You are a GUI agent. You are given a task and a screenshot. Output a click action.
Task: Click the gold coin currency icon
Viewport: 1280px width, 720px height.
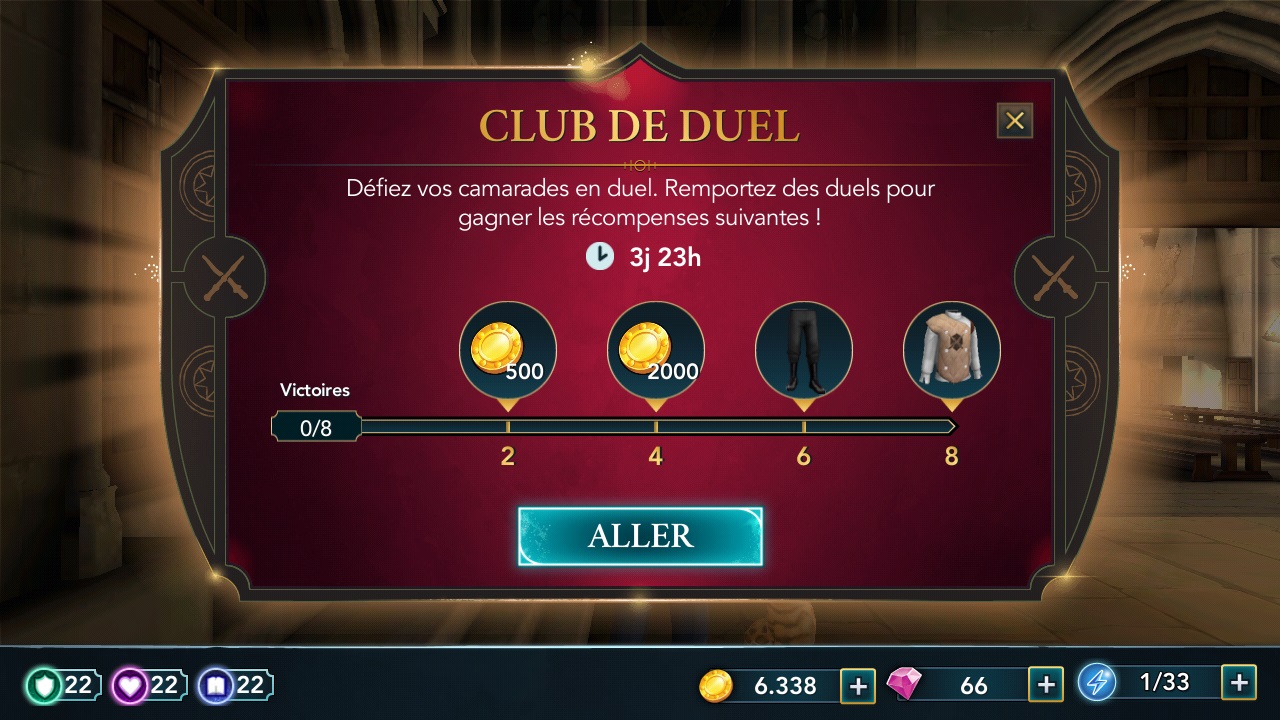(716, 686)
